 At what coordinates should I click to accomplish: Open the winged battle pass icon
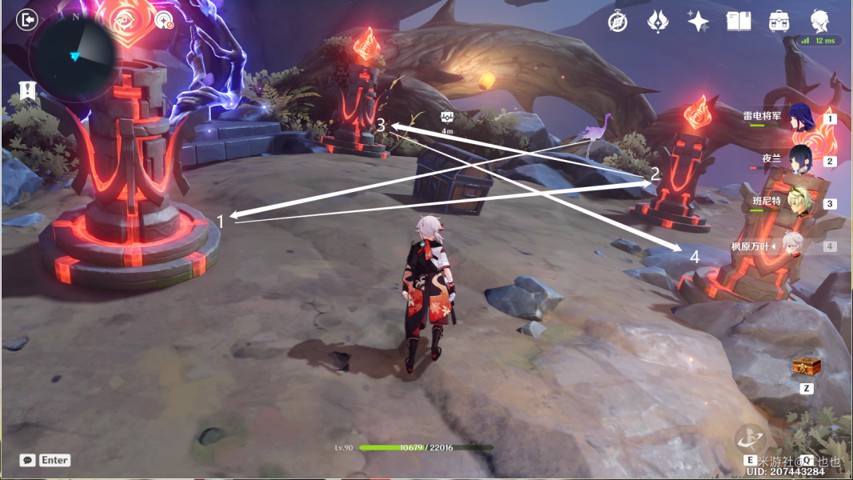[658, 21]
